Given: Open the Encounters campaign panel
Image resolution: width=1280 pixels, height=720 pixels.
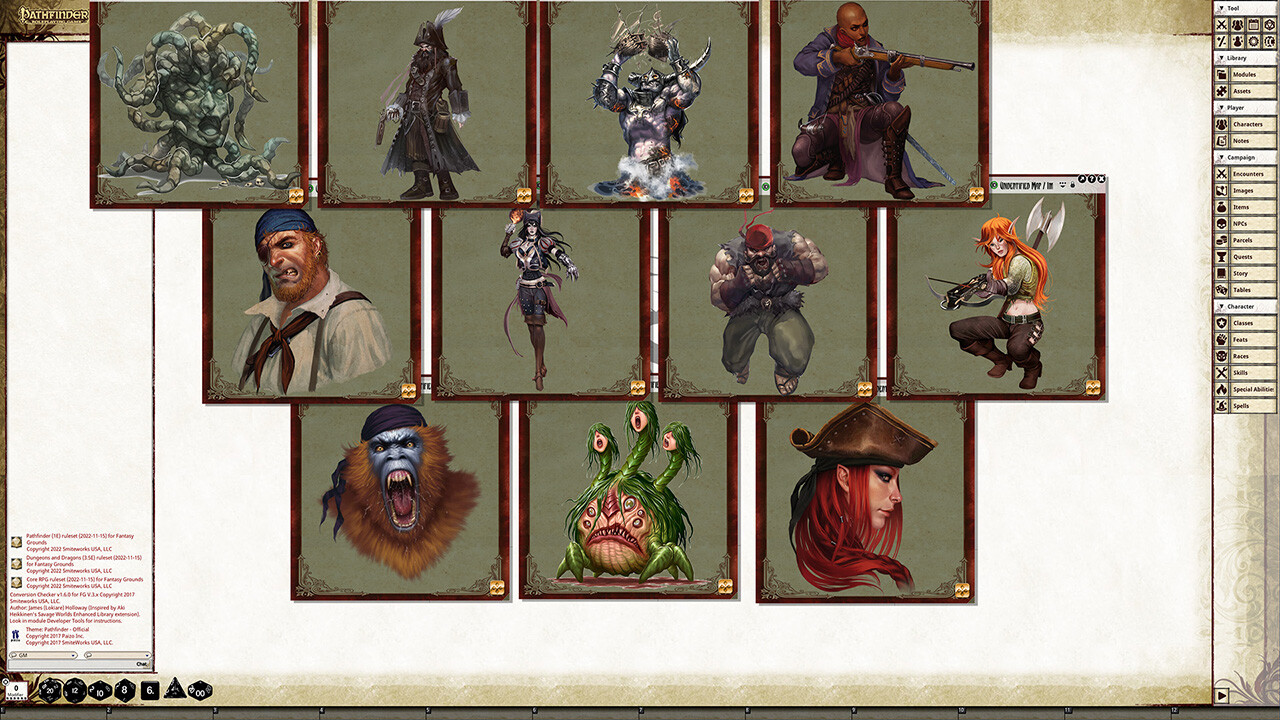Looking at the screenshot, I should [1250, 174].
